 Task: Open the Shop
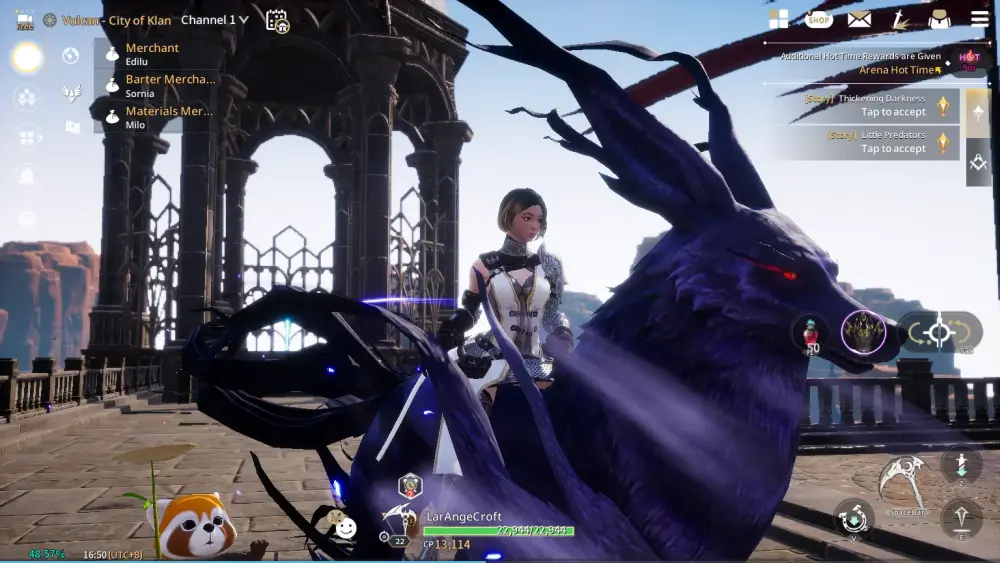[x=819, y=19]
